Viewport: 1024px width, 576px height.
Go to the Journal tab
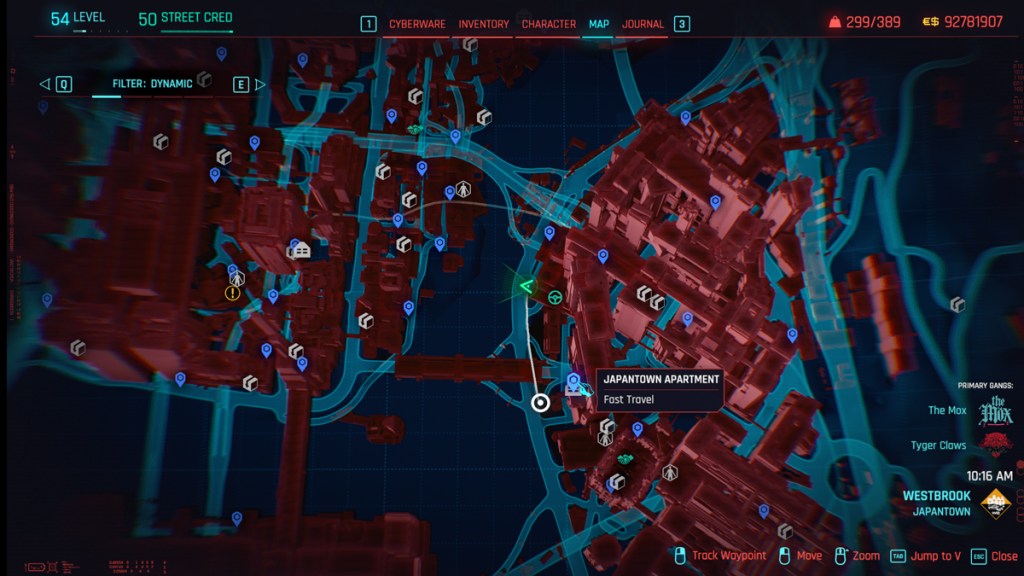(x=642, y=24)
